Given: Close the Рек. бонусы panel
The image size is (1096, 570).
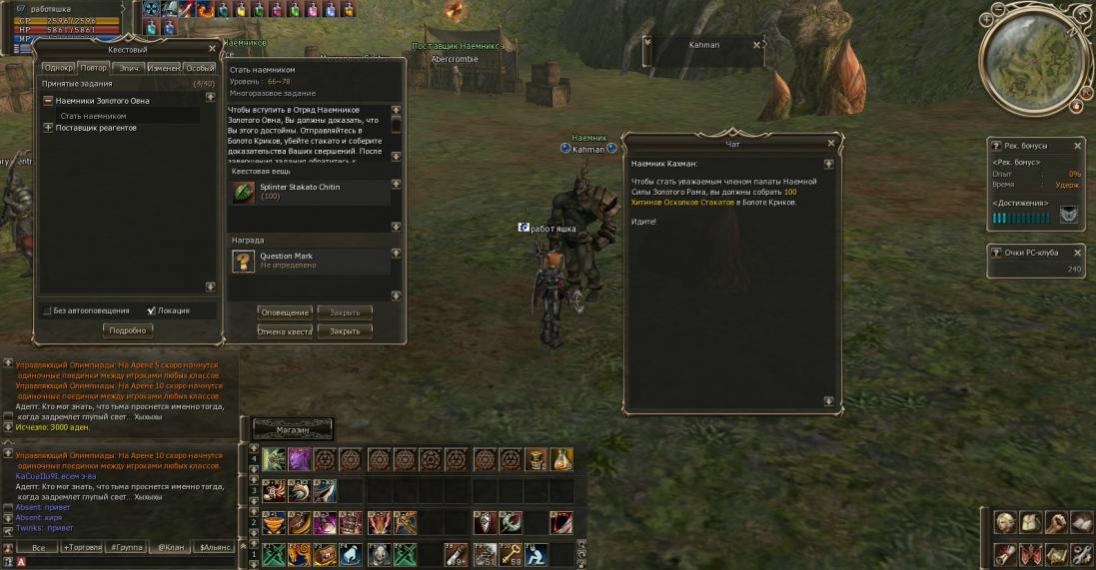Looking at the screenshot, I should pos(1077,146).
